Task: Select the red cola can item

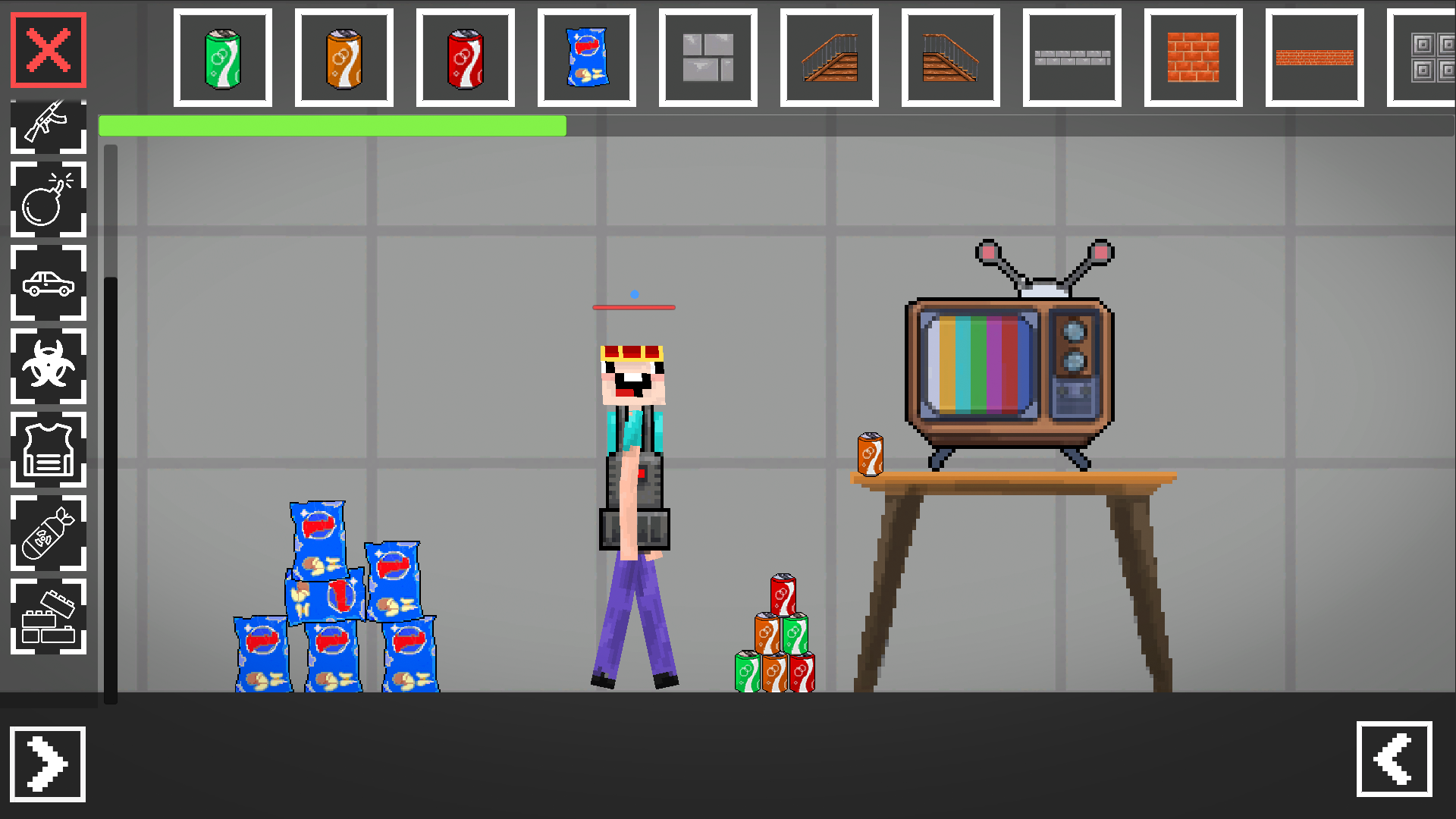Action: tap(466, 56)
